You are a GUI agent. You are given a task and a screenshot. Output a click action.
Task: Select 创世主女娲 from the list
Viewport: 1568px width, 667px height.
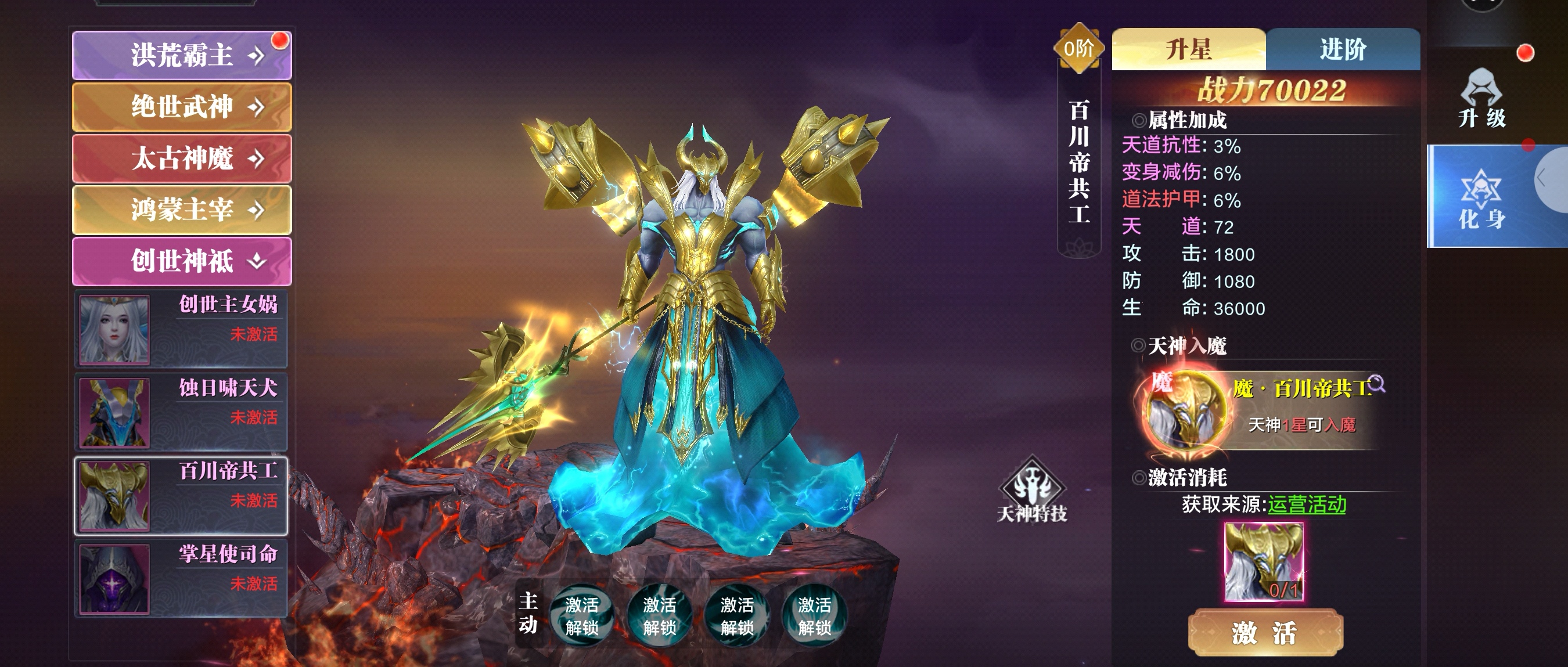click(181, 329)
